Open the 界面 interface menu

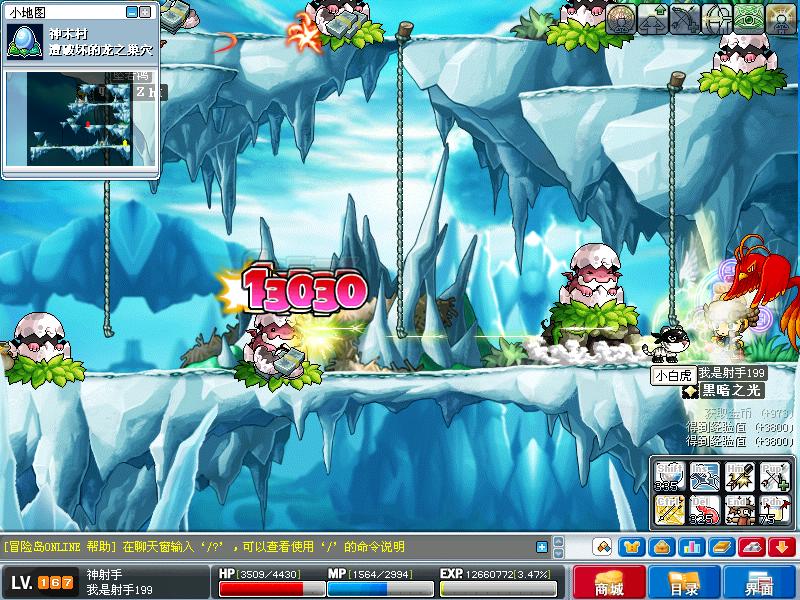coord(760,584)
